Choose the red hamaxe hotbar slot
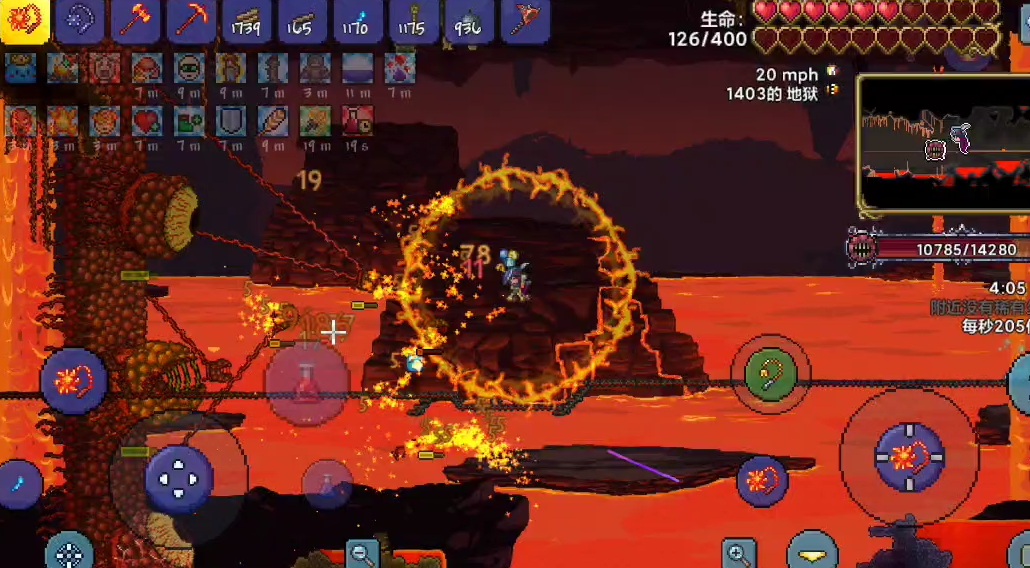This screenshot has height=568, width=1030. 136,21
